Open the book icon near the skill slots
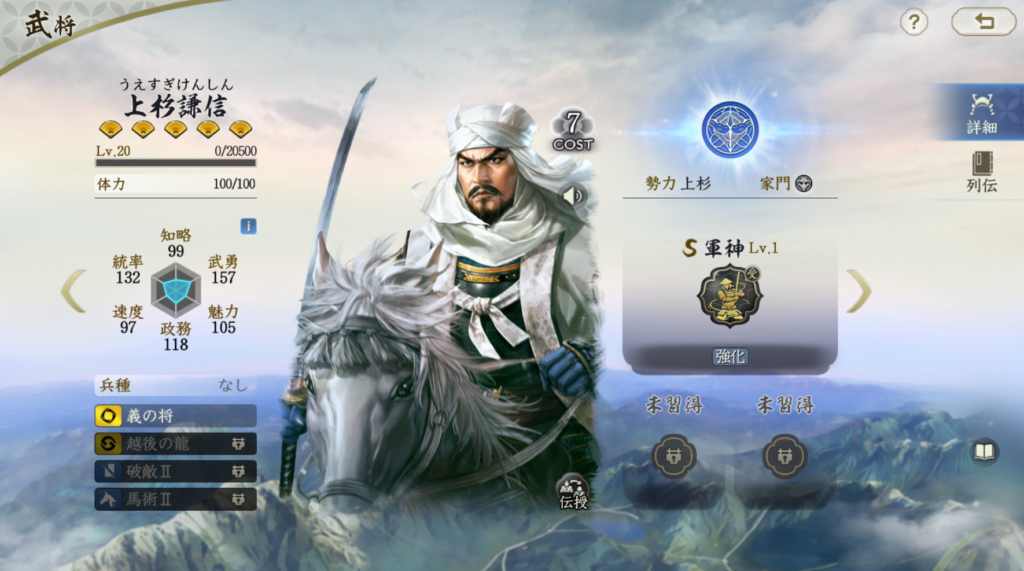 click(x=984, y=453)
